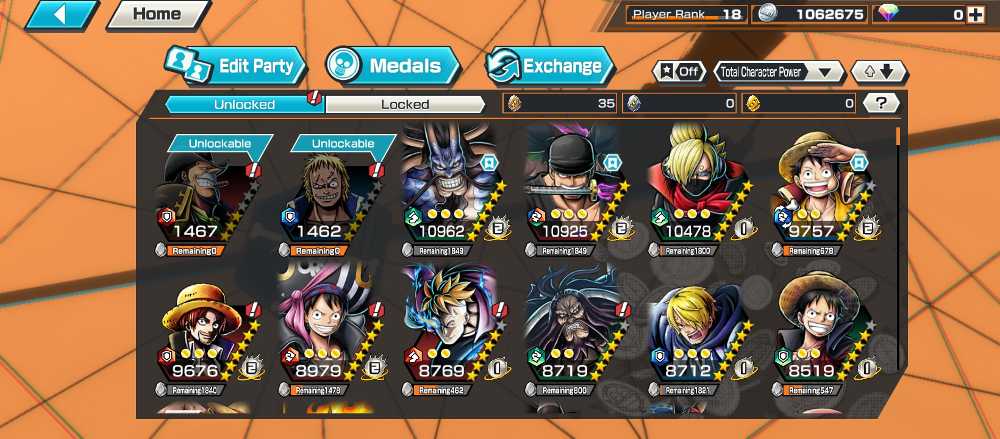Select the Unlocked tab
1000x439 pixels.
tap(243, 104)
